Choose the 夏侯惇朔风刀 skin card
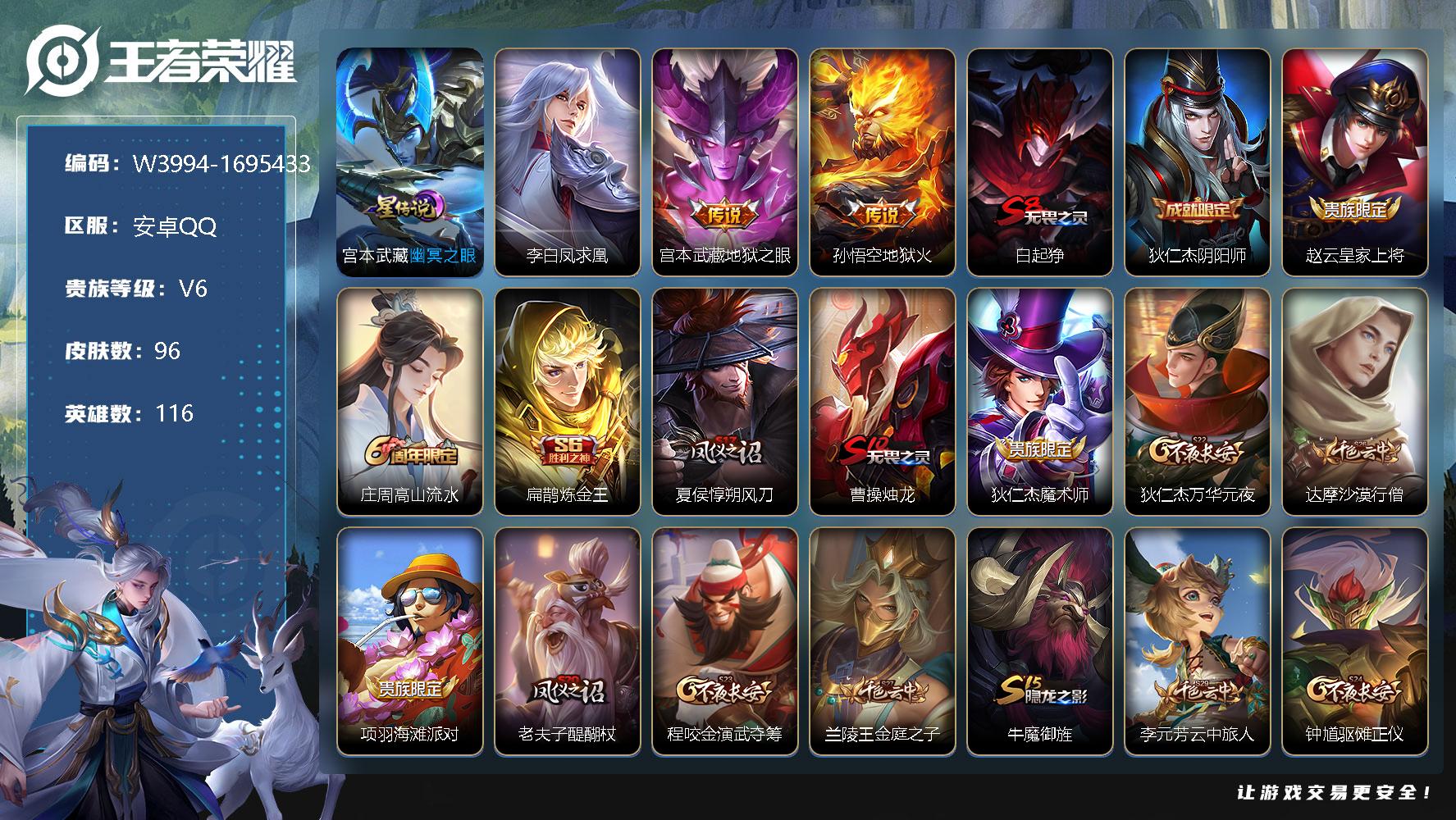The width and height of the screenshot is (1456, 820). pos(724,401)
